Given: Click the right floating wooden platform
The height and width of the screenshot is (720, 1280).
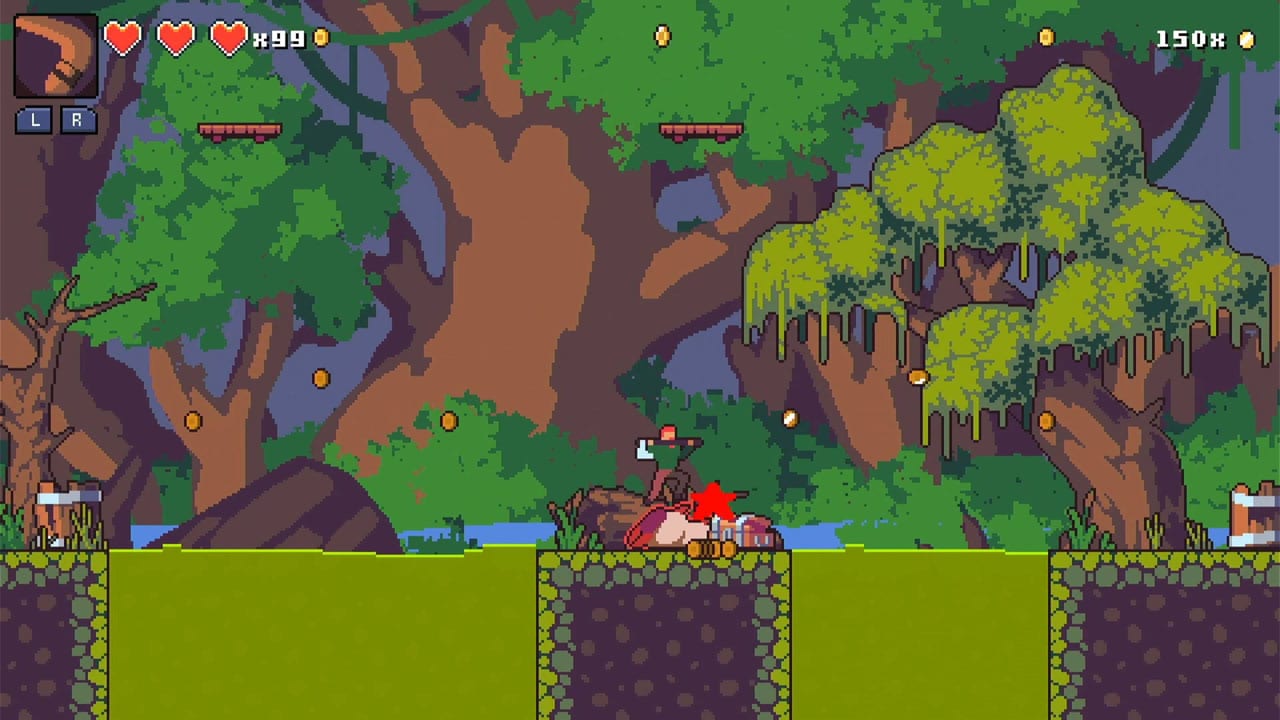Looking at the screenshot, I should 700,132.
